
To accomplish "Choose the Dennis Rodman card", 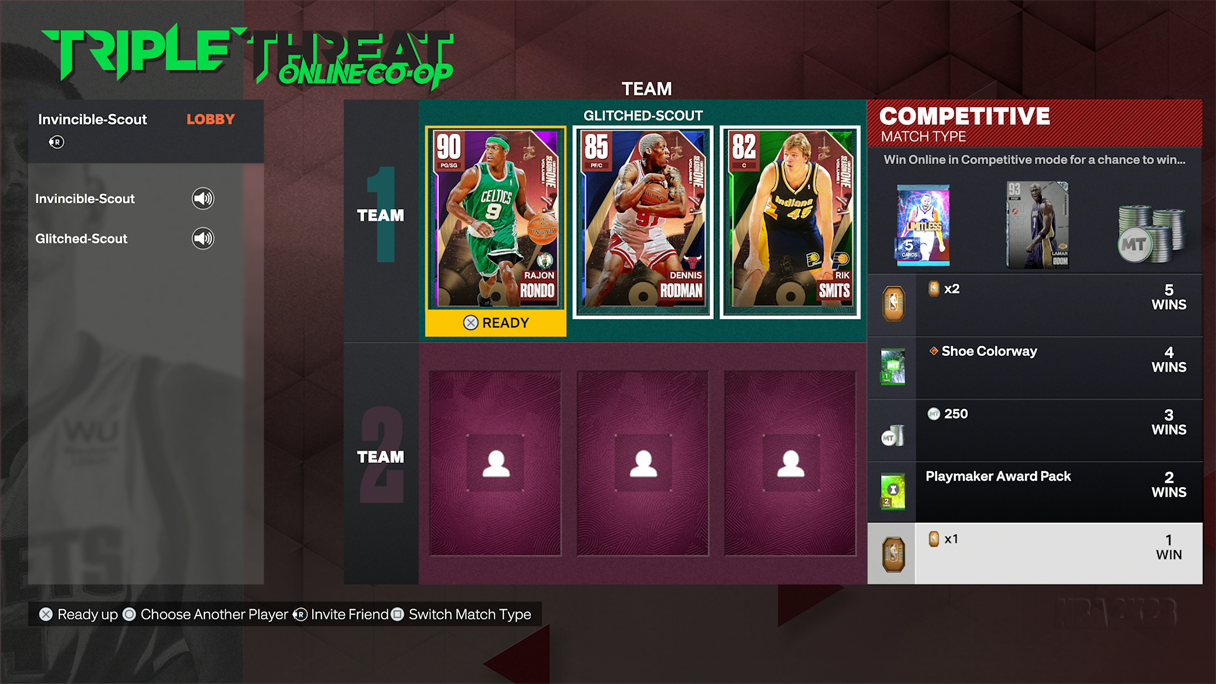I will click(x=643, y=222).
